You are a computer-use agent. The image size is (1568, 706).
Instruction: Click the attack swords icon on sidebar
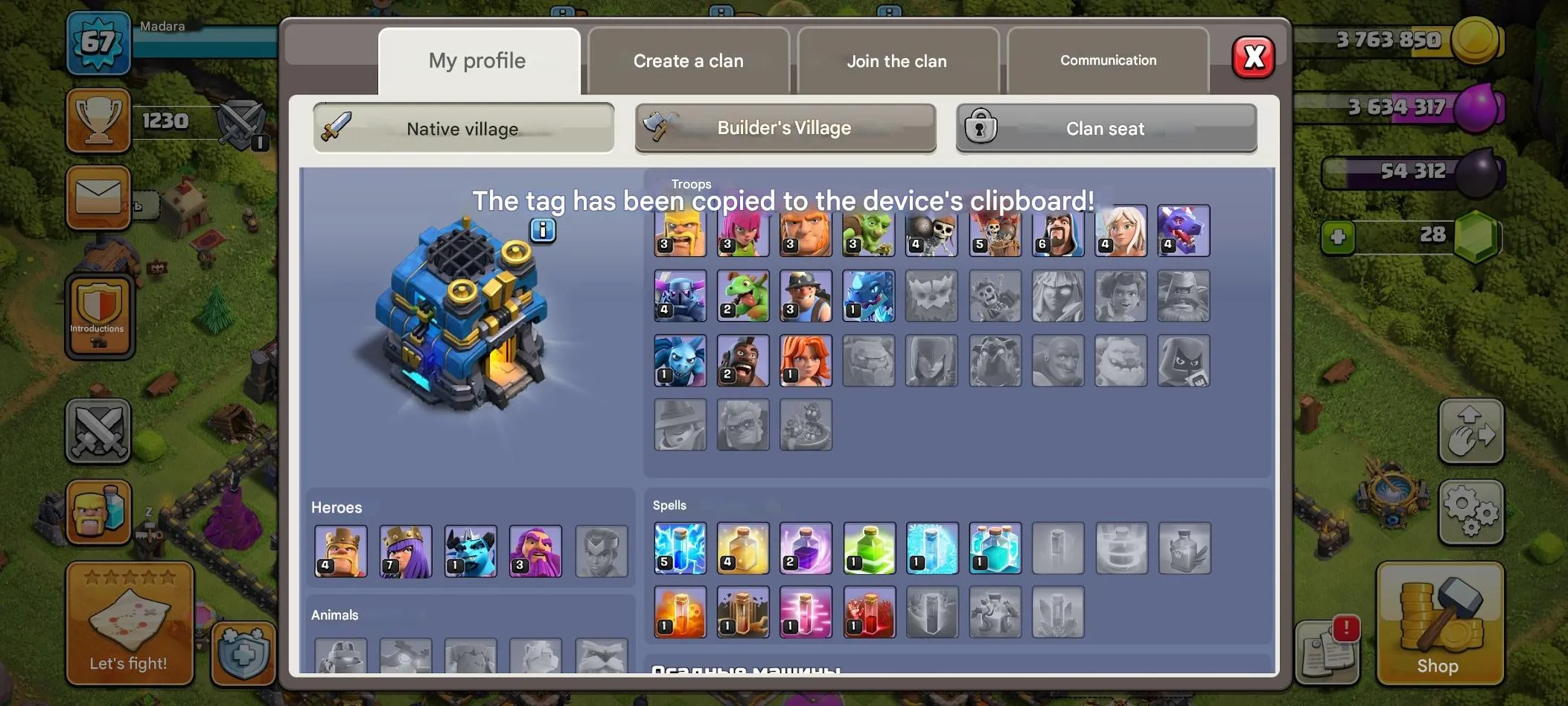click(x=98, y=432)
